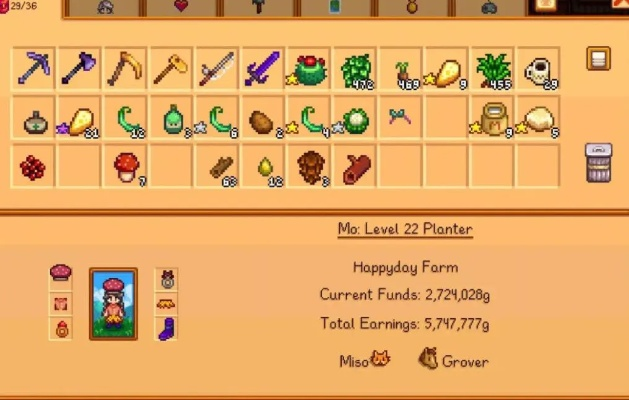Select the yellow skirt pants slot
Viewport: 629px width, 400px height.
167,302
